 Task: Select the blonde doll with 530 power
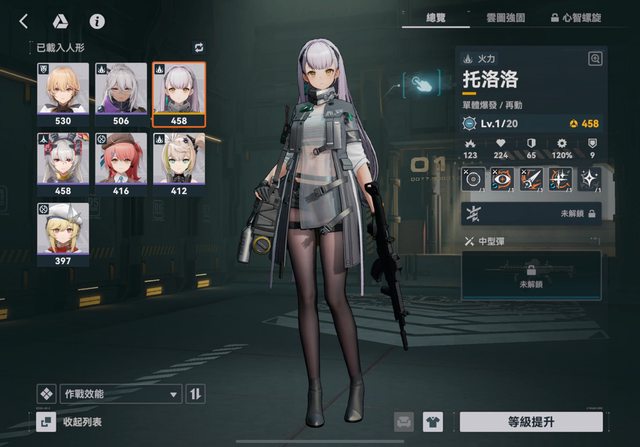(x=63, y=93)
